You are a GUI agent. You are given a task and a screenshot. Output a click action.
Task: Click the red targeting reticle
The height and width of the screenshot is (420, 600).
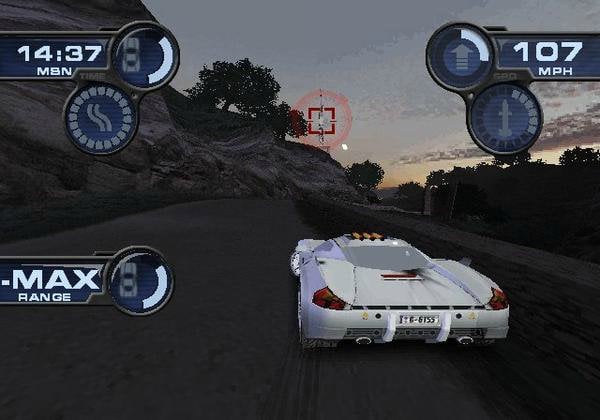(x=321, y=120)
